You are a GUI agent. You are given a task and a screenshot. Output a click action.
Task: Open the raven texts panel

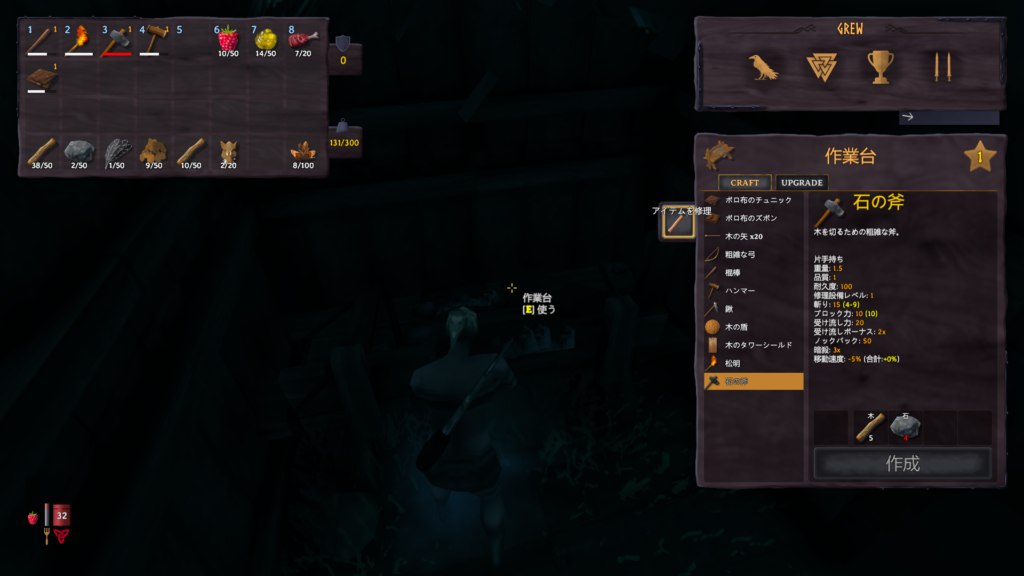(763, 67)
